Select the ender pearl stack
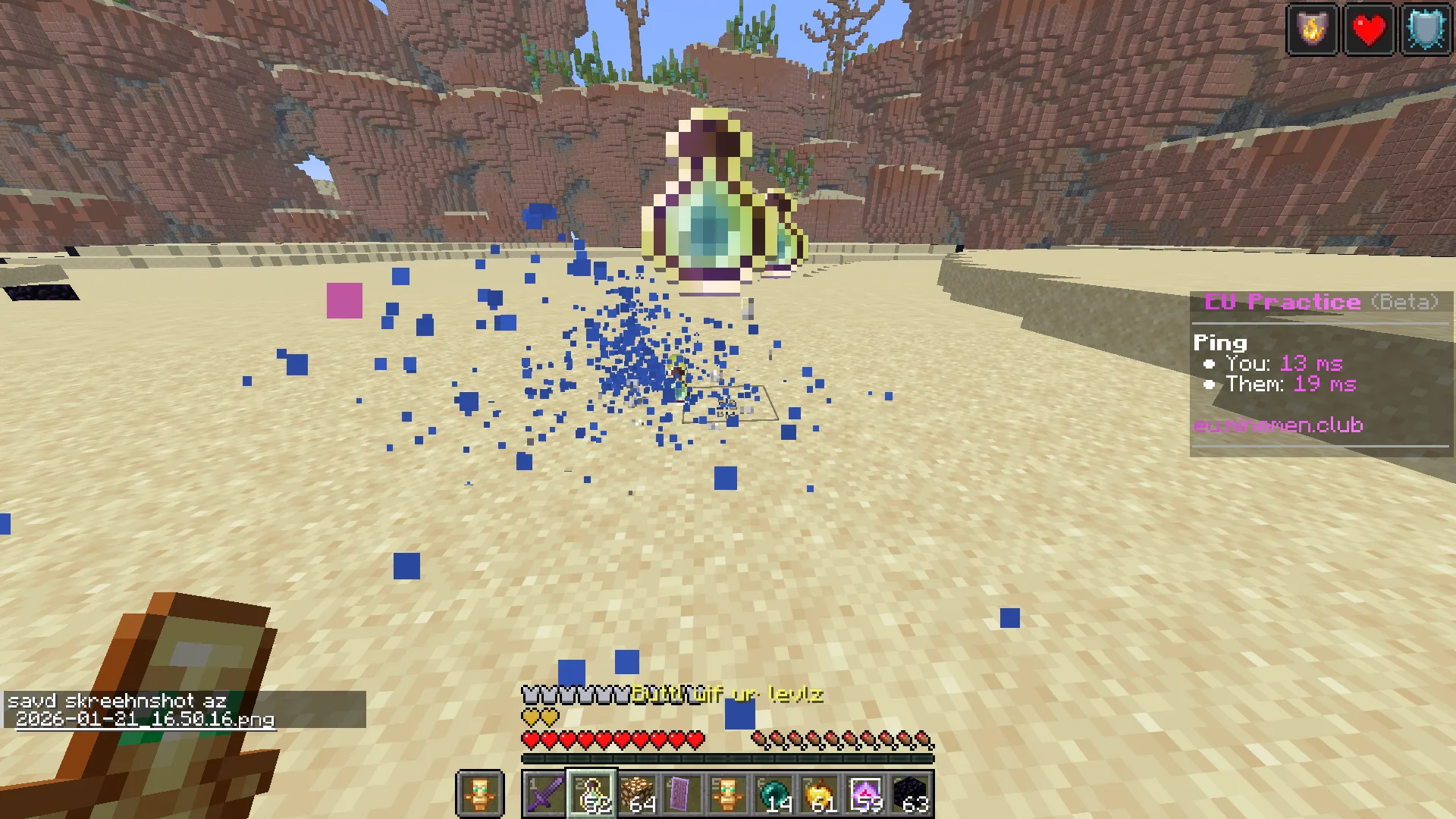This screenshot has height=819, width=1456. pos(773,794)
